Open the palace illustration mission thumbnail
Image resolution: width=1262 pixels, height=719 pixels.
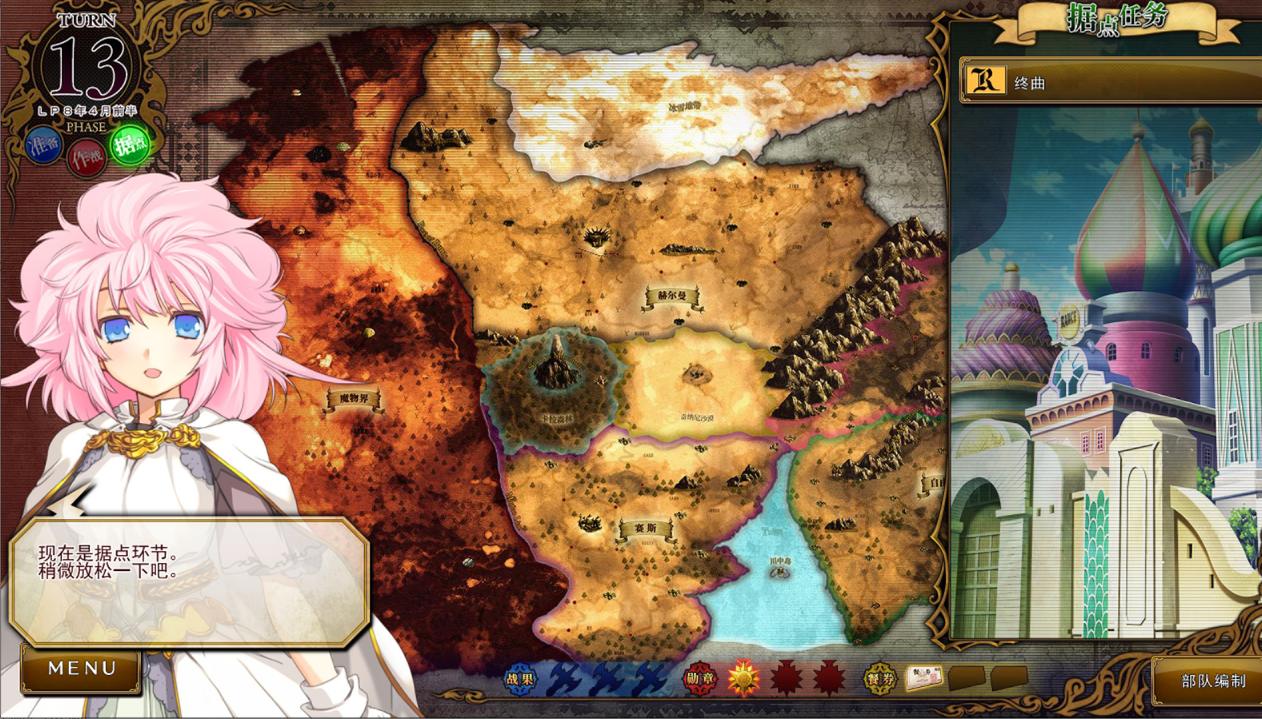[1105, 372]
